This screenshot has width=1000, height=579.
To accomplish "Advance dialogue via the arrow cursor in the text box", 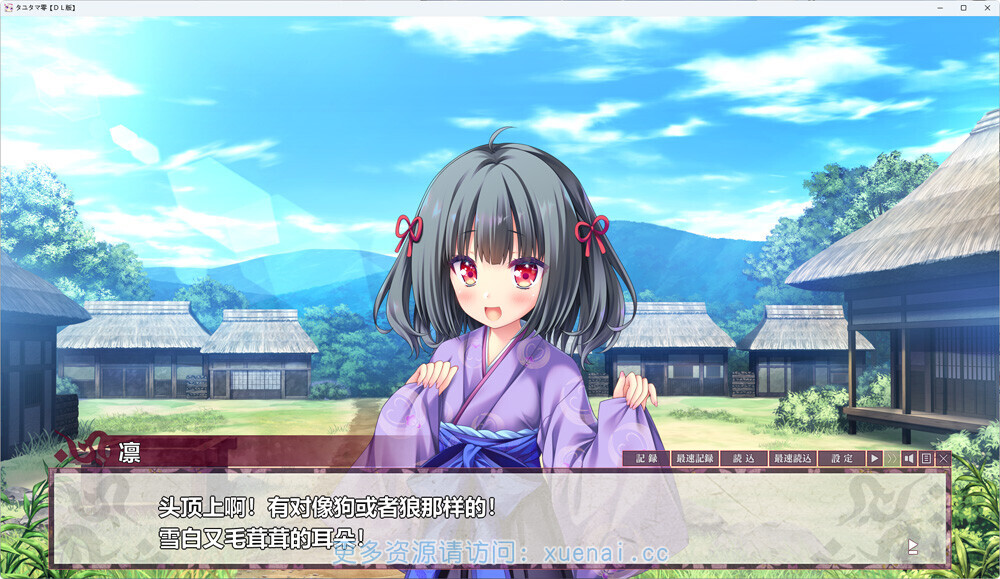I will click(x=913, y=546).
